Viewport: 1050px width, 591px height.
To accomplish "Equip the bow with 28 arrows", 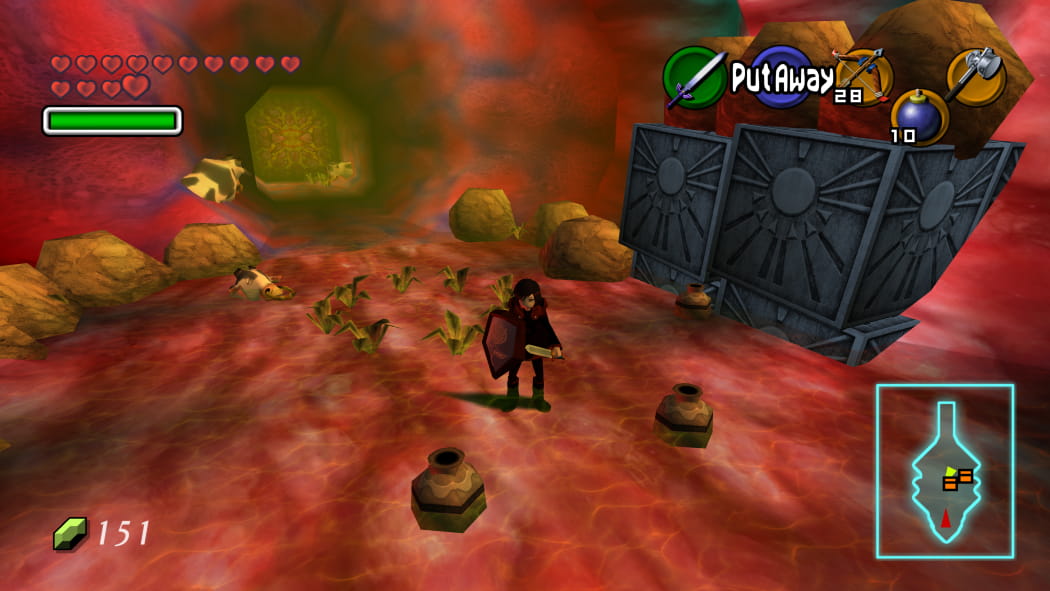I will (x=864, y=75).
